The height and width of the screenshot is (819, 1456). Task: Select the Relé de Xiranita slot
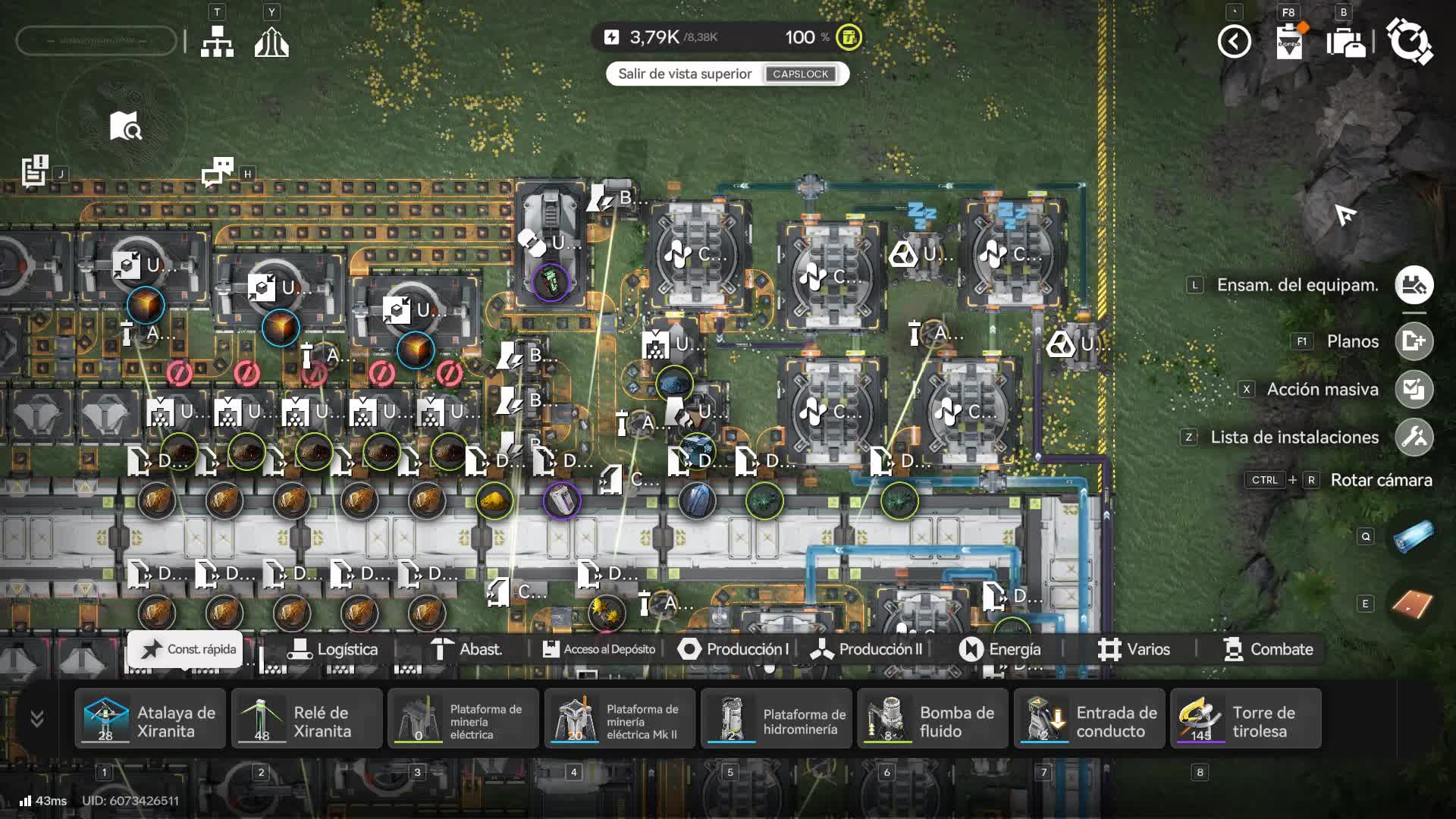[x=307, y=719]
